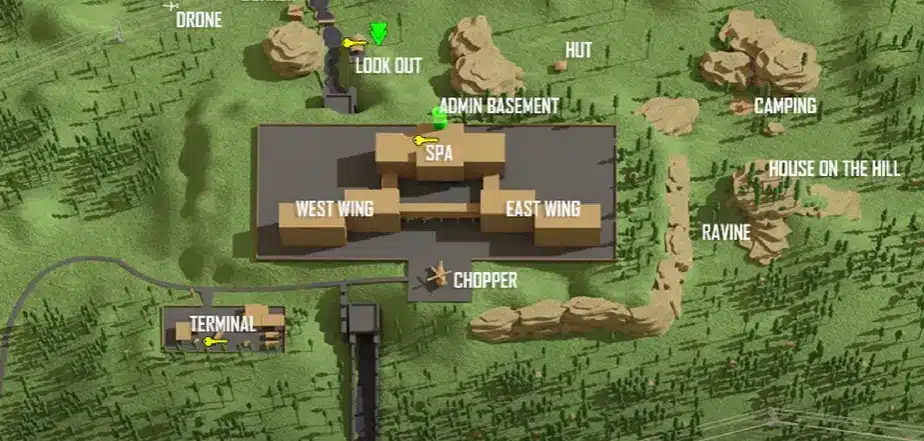Select the Terminal map label

pos(223,323)
